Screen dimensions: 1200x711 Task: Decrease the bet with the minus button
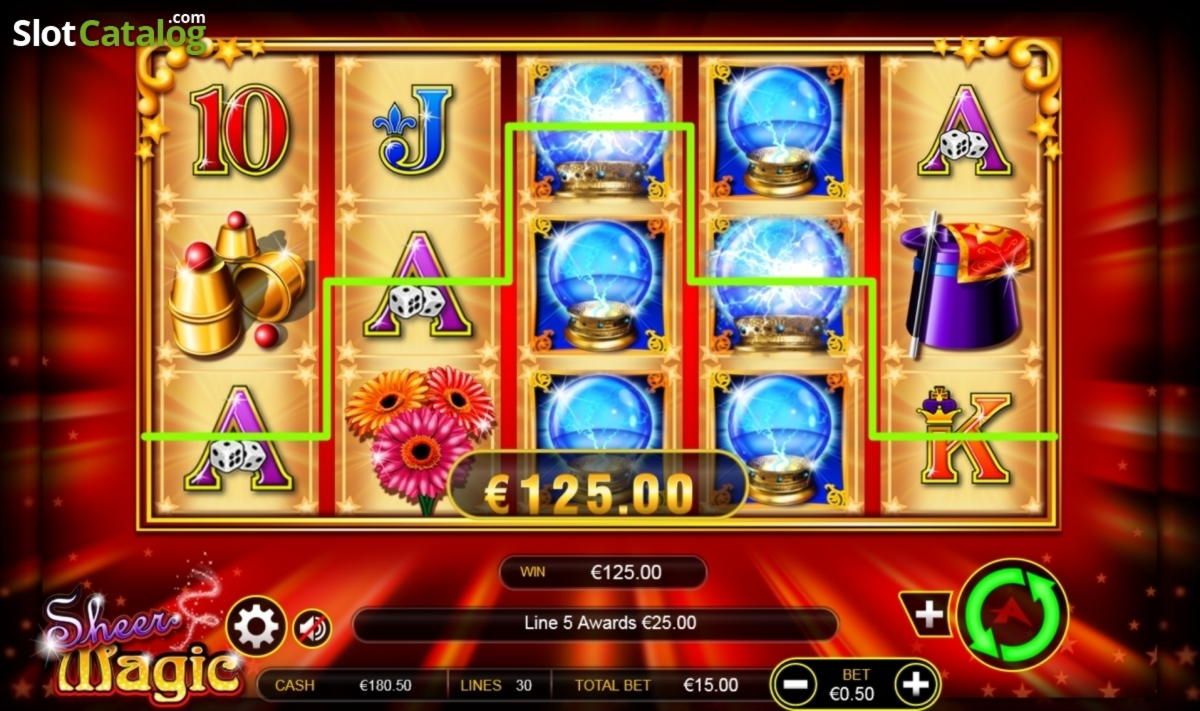[797, 685]
